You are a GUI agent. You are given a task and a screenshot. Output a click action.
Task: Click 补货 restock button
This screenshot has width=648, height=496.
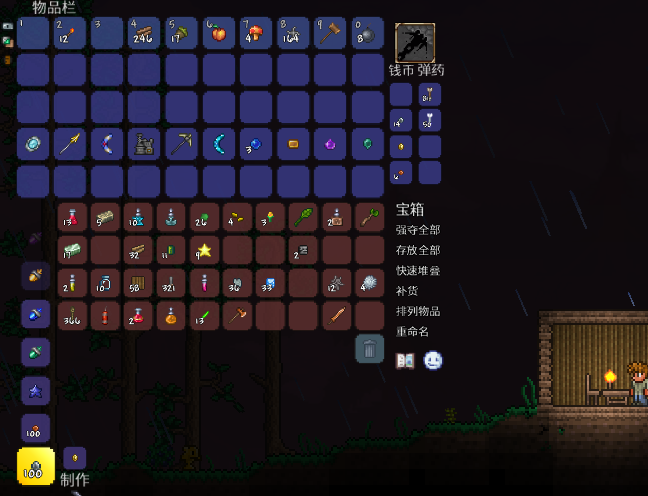point(406,291)
